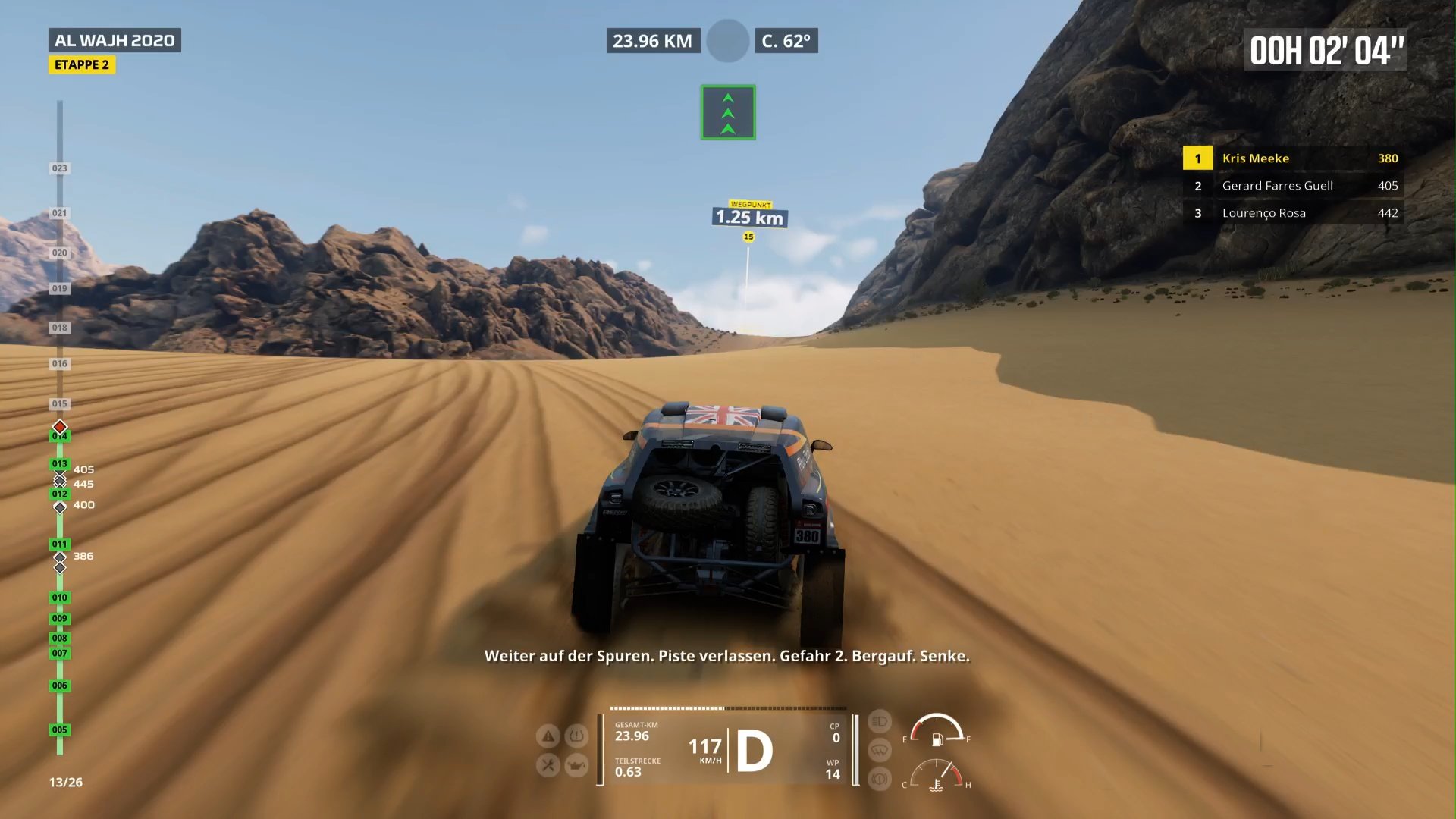Toggle the headlights indicator icon
Viewport: 1456px width, 819px height.
[878, 720]
